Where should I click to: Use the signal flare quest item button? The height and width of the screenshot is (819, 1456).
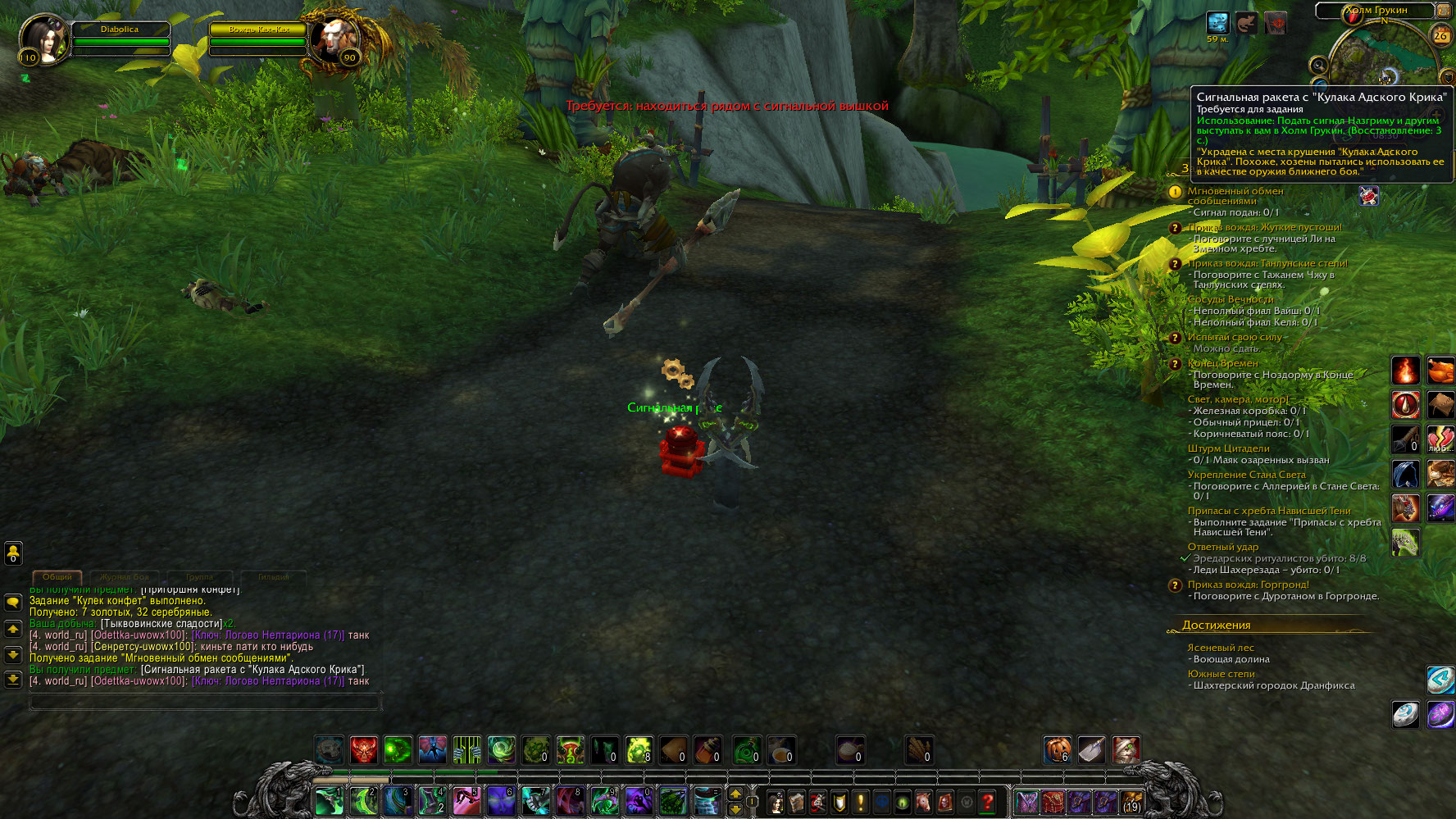(x=1369, y=196)
